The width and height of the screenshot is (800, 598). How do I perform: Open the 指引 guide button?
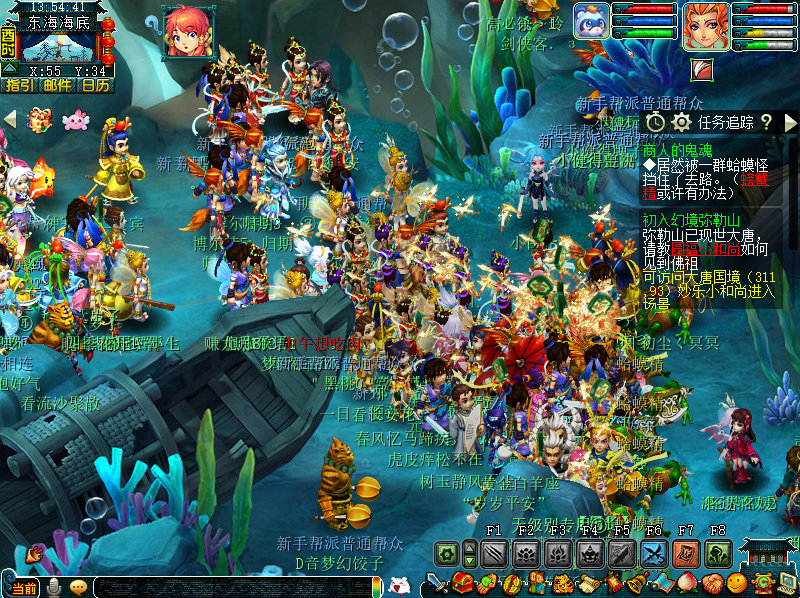(x=19, y=85)
